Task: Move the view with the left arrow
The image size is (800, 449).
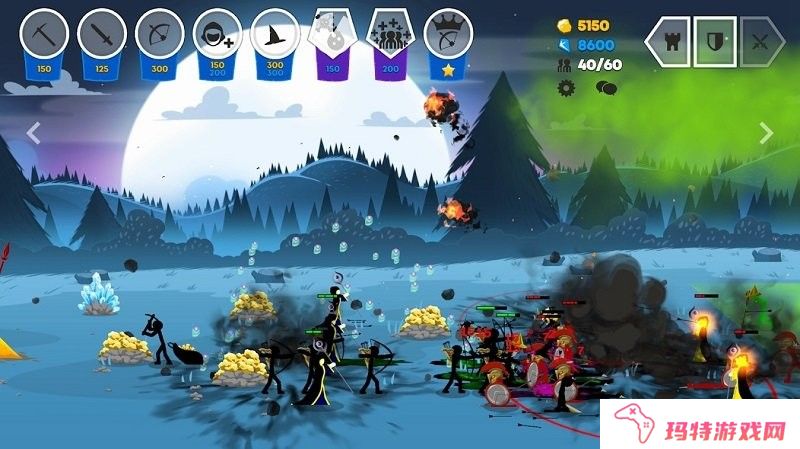Action: pyautogui.click(x=32, y=133)
